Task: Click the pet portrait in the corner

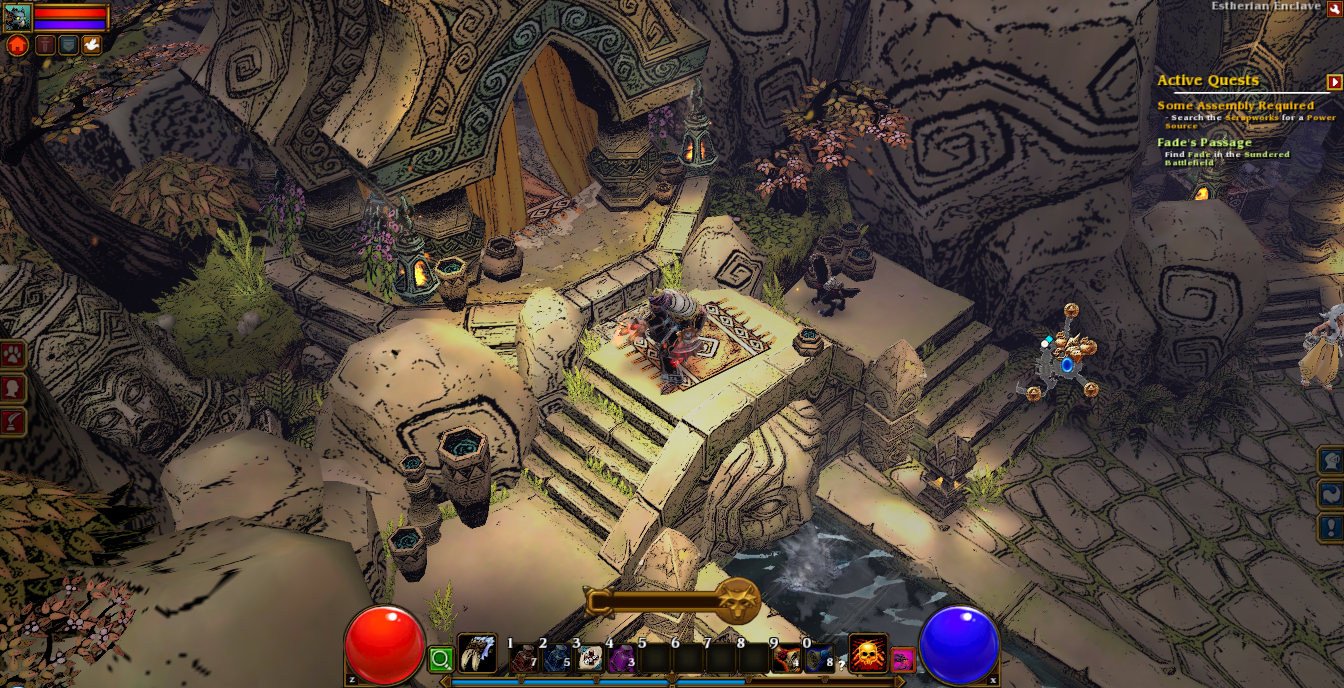Action: [17, 17]
